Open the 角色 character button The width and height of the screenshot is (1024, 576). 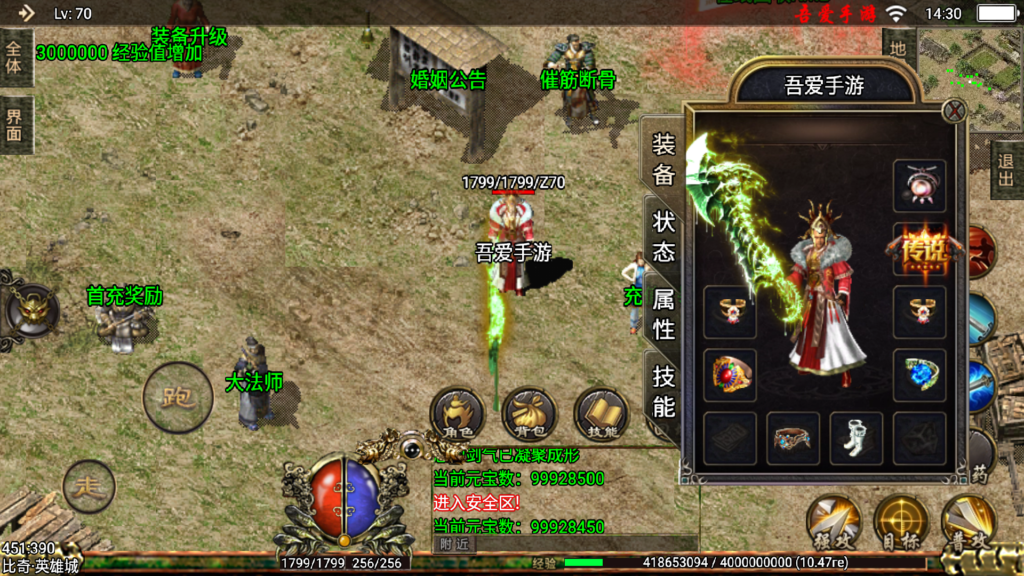click(x=457, y=415)
